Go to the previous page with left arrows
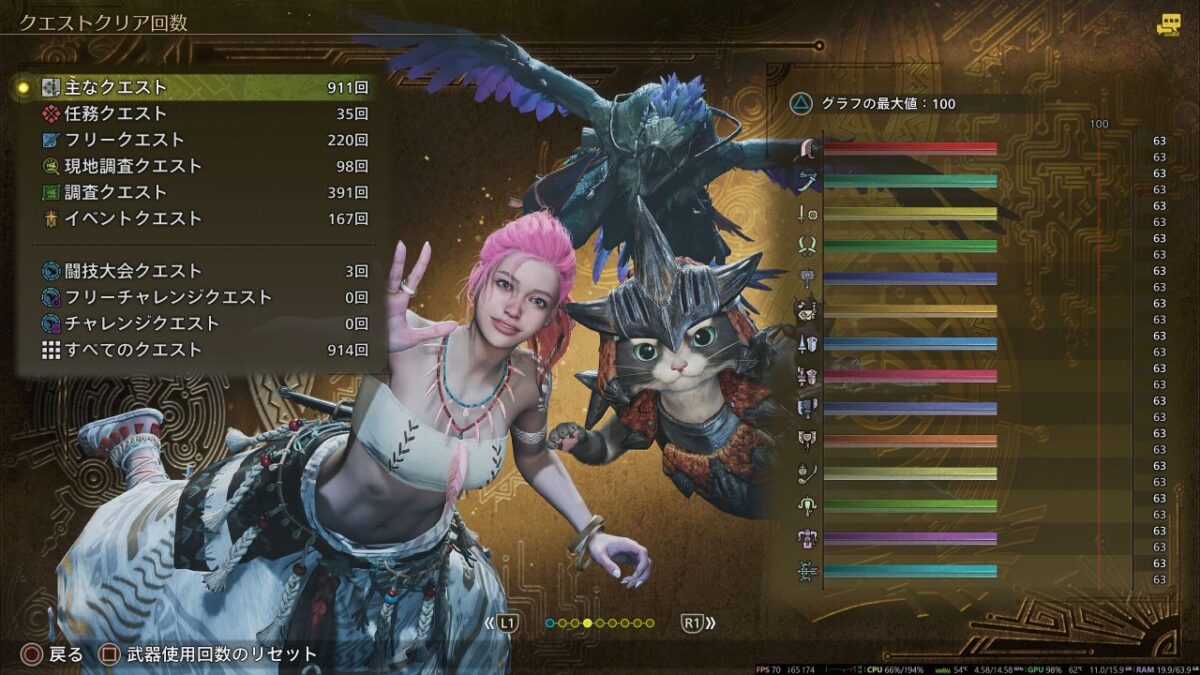 [x=503, y=623]
